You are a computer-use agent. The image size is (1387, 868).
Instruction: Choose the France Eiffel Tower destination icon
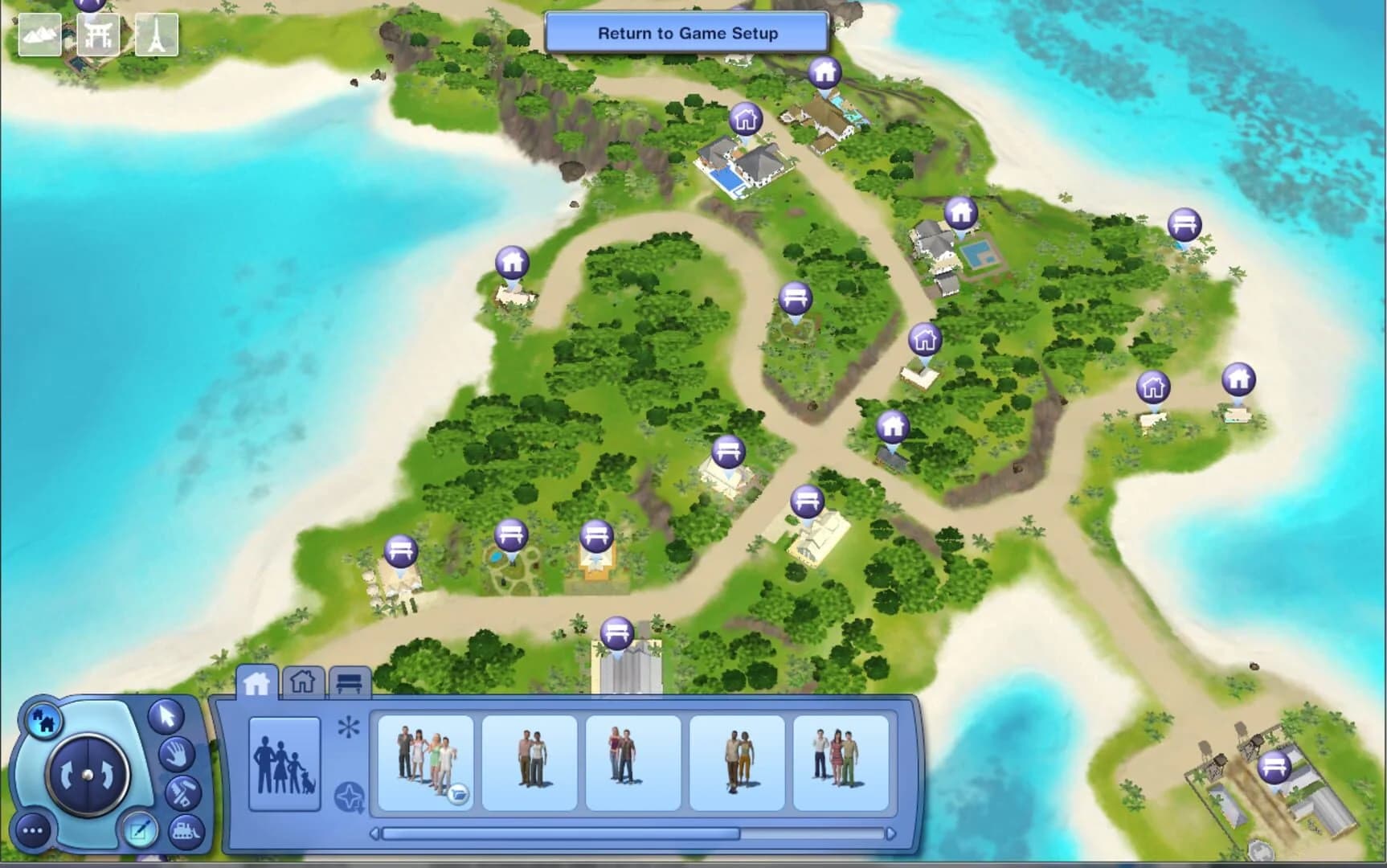158,35
